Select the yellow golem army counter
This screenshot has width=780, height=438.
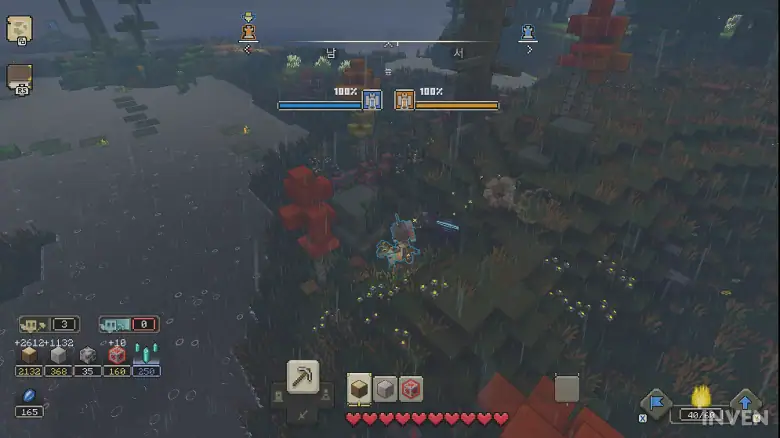coord(48,324)
